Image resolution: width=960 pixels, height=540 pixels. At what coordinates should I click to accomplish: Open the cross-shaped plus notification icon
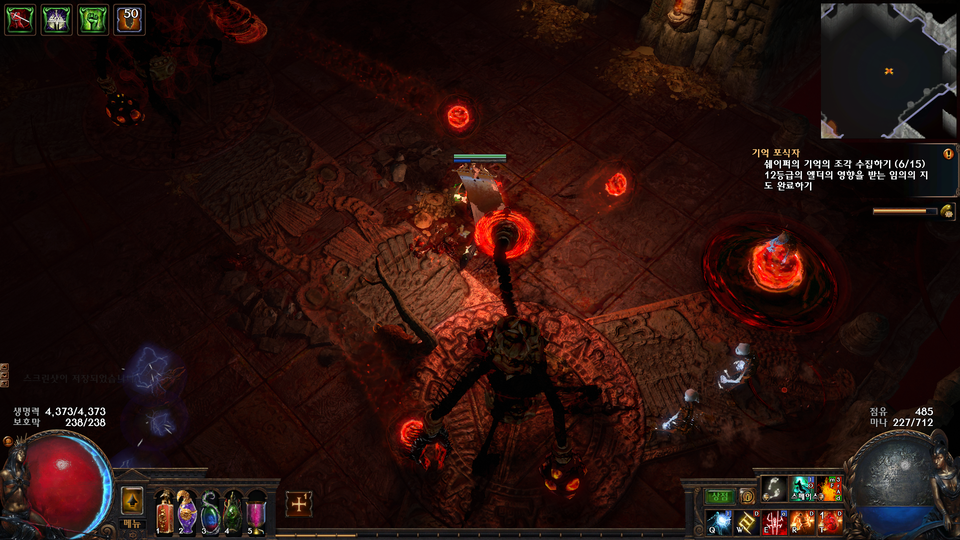pyautogui.click(x=298, y=504)
